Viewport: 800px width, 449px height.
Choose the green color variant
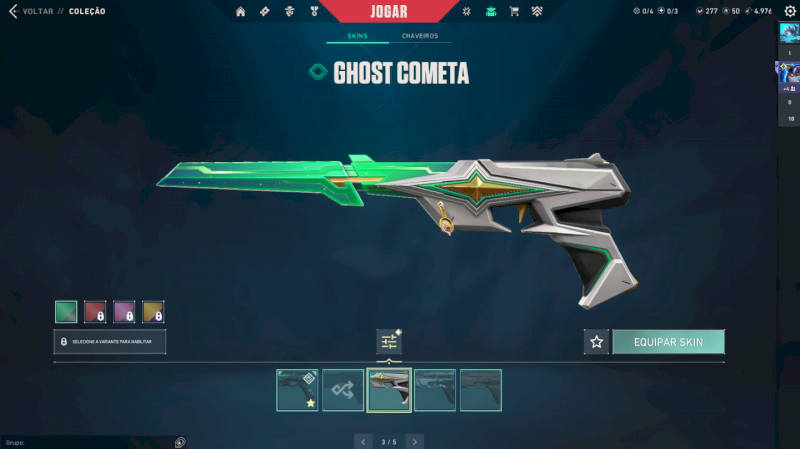[x=66, y=312]
